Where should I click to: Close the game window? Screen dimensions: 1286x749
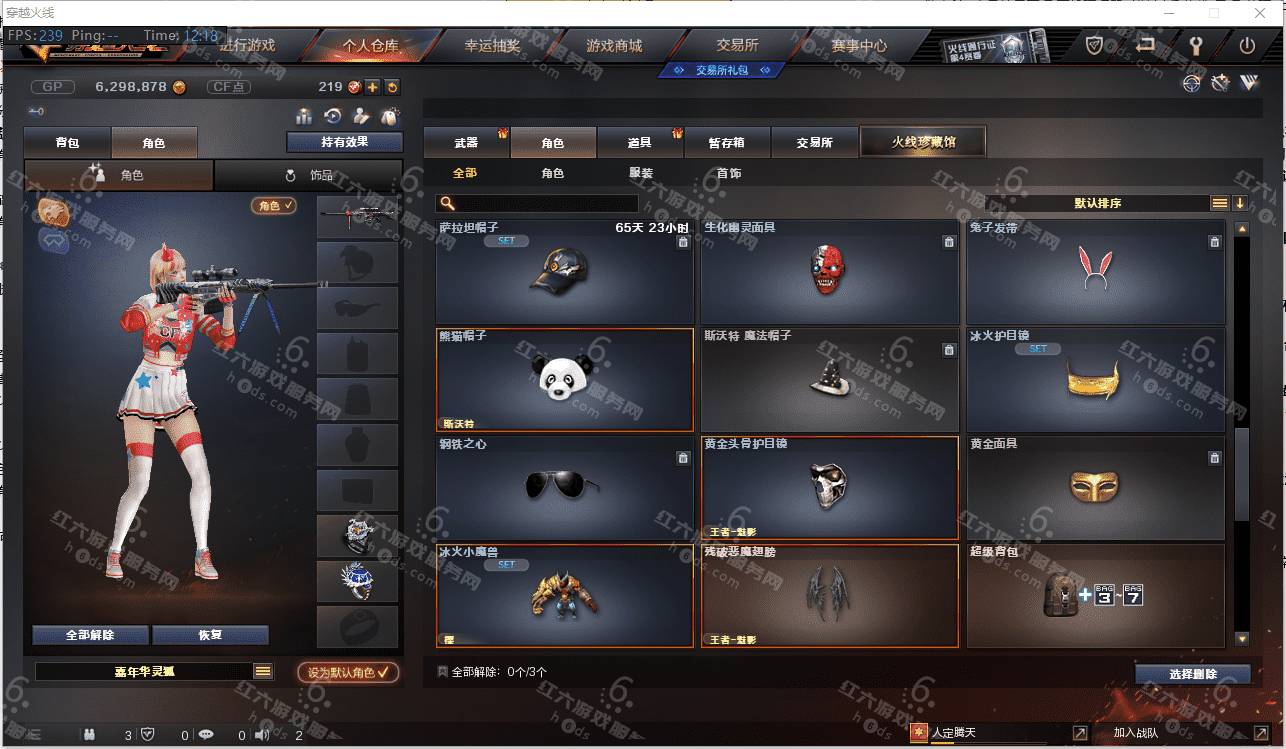1258,13
